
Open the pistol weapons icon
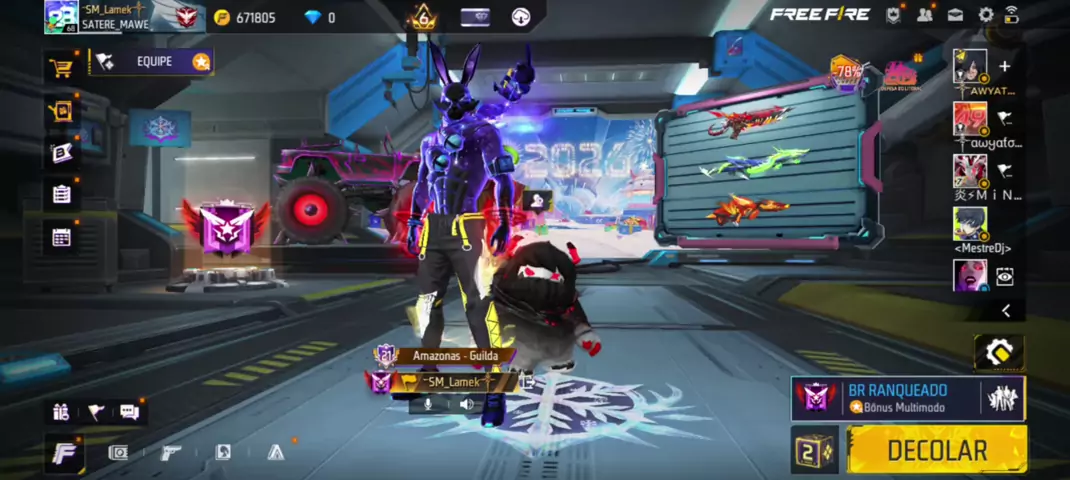[170, 453]
